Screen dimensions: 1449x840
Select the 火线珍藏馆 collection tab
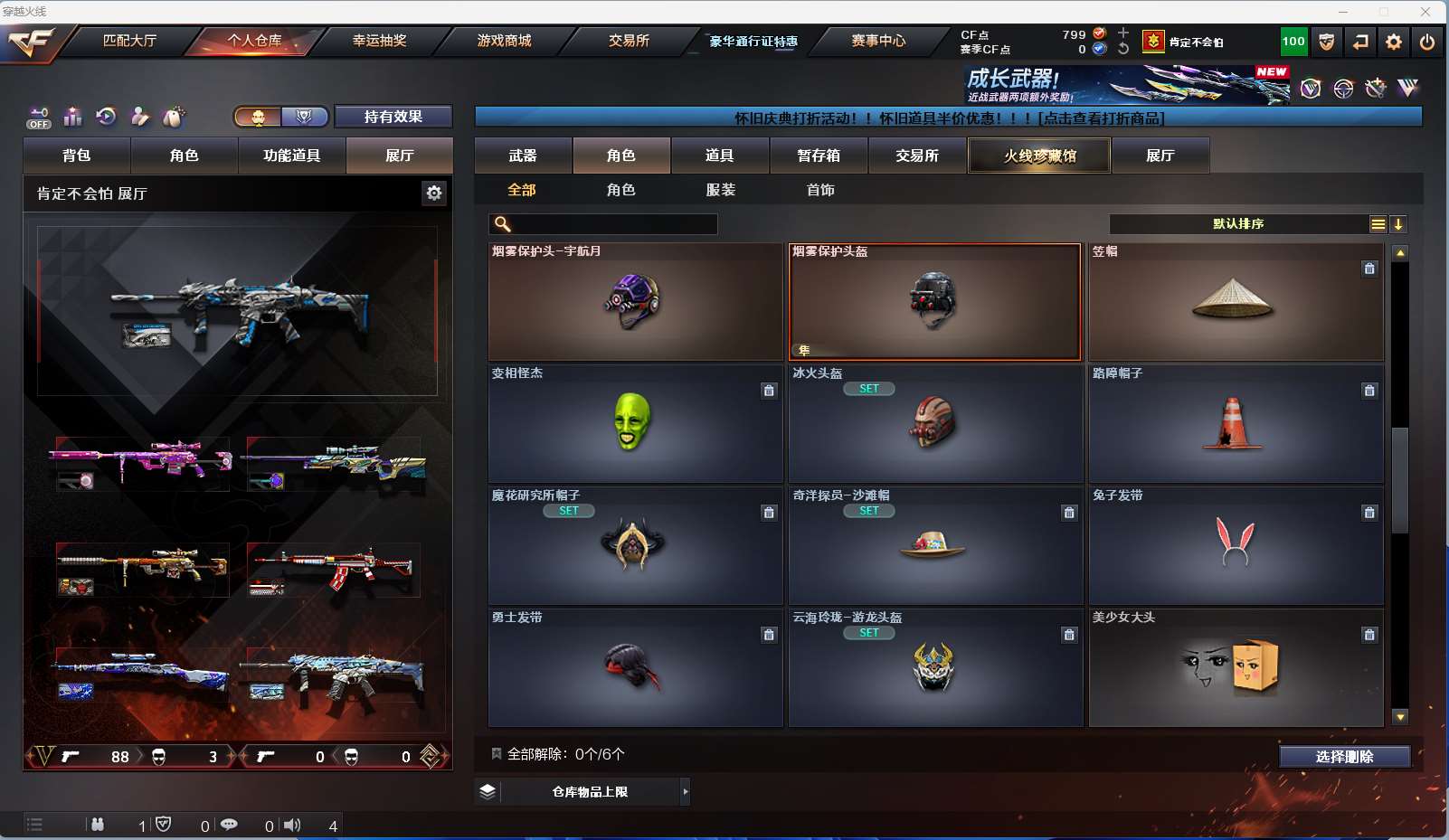point(1039,156)
